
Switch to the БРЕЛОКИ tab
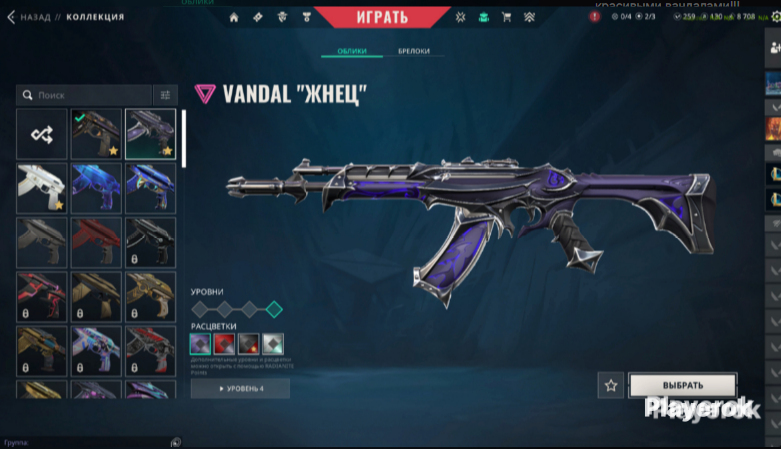click(413, 52)
